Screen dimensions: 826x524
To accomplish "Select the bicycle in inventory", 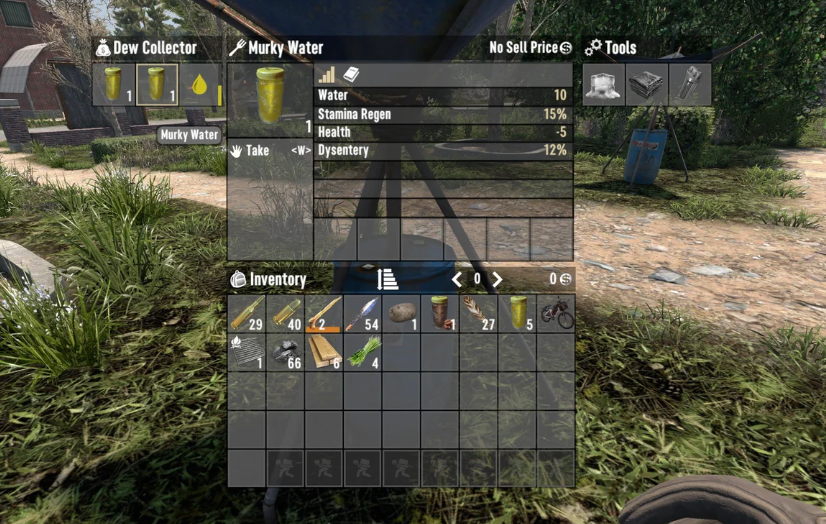I will pos(556,313).
